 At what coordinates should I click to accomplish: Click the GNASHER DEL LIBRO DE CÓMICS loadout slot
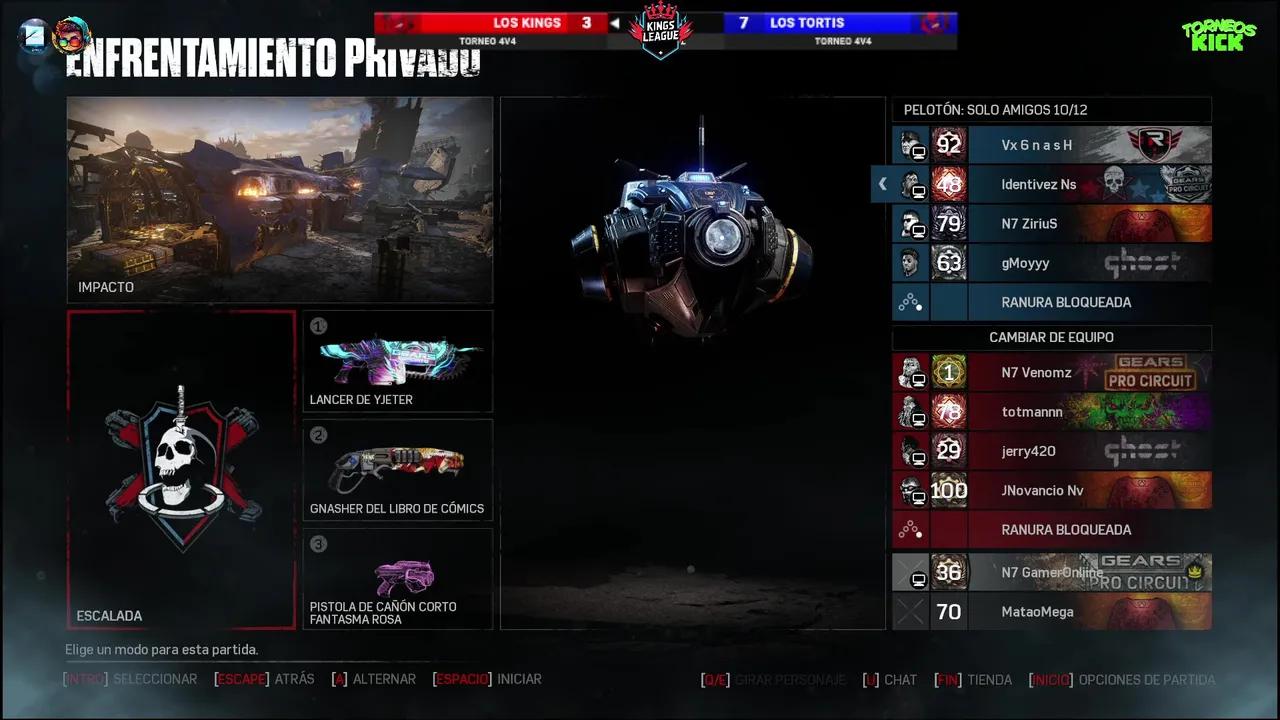(x=397, y=468)
